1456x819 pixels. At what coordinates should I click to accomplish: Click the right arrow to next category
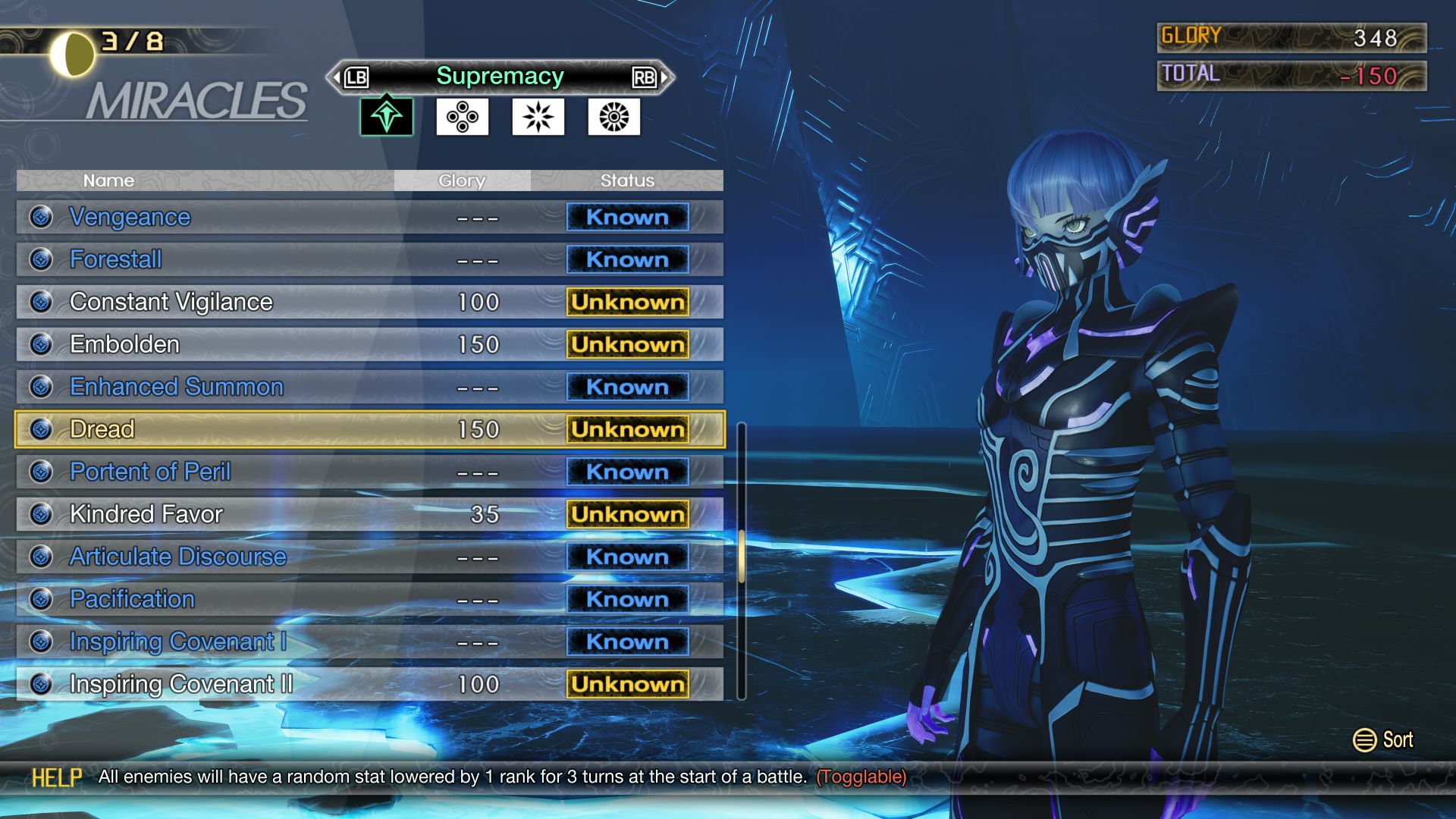[x=665, y=77]
